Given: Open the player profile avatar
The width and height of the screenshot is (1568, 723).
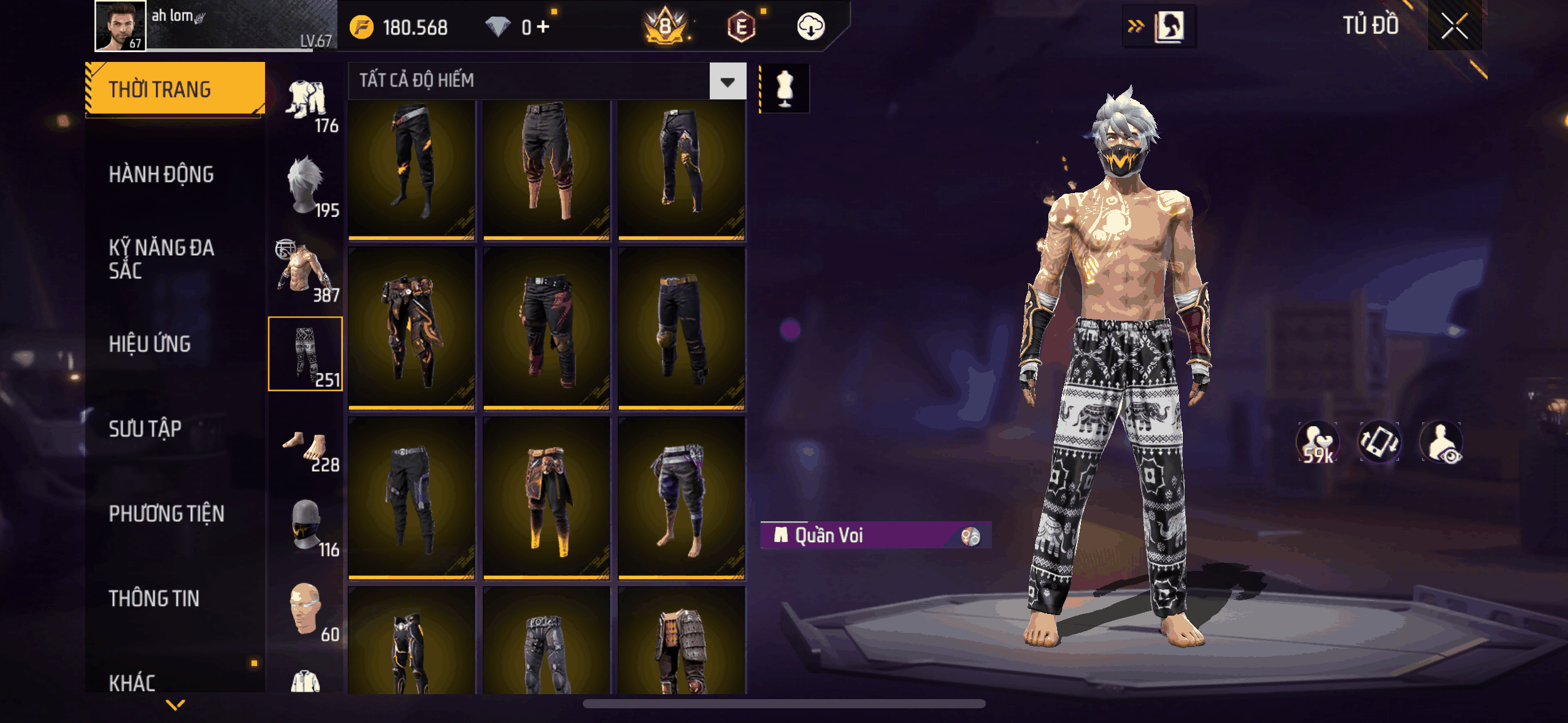Looking at the screenshot, I should [x=120, y=26].
